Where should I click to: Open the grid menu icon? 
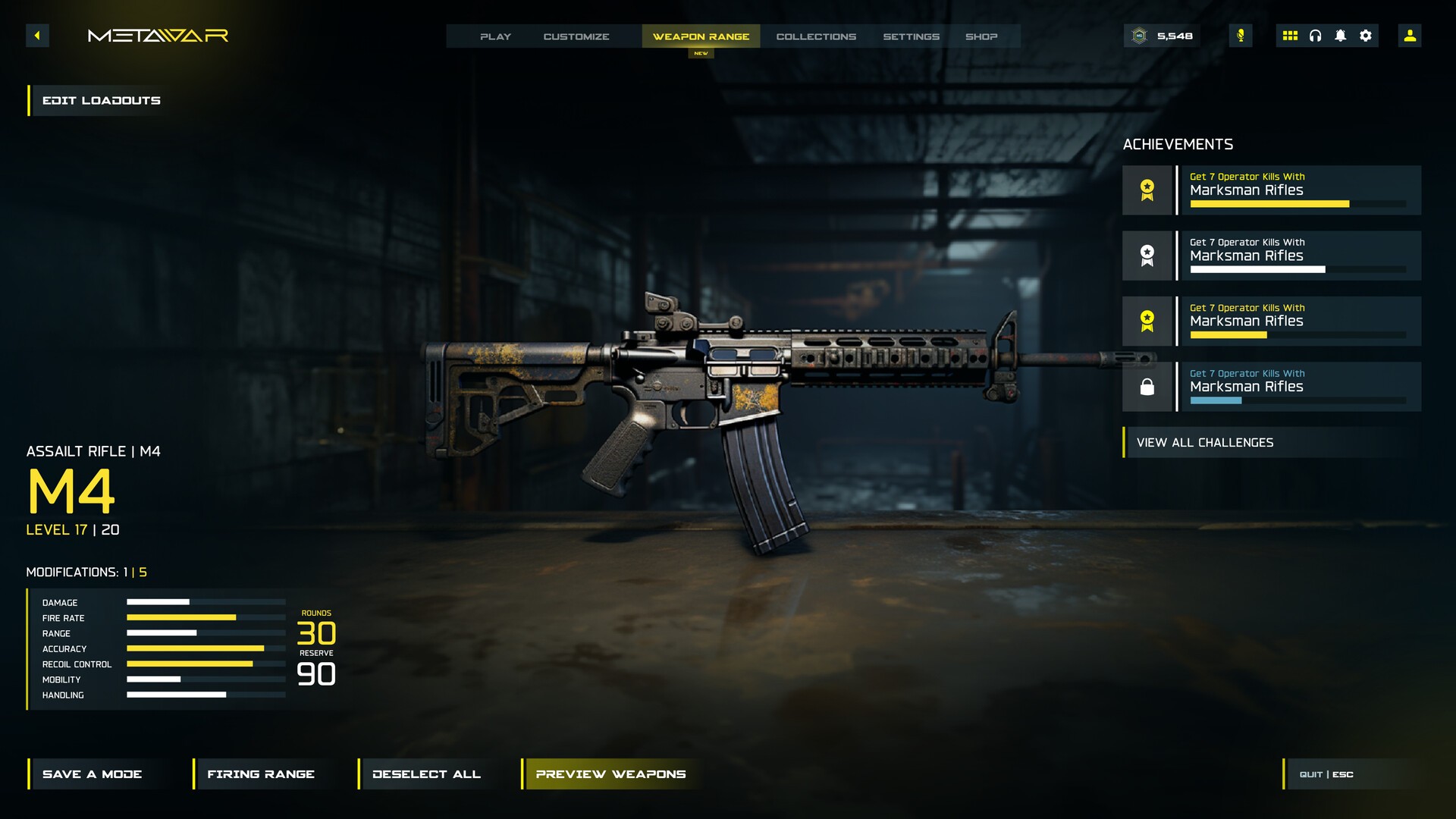coord(1290,36)
